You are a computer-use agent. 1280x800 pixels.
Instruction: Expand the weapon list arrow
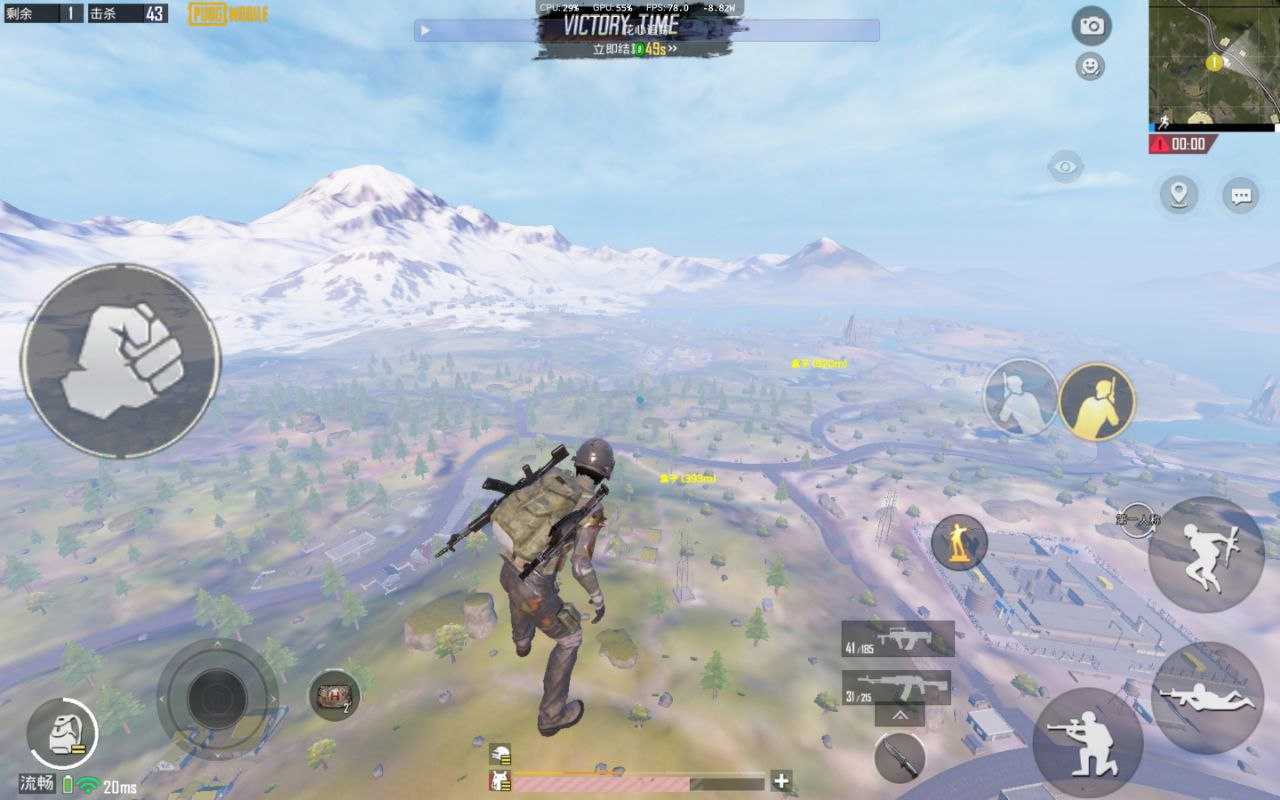click(x=899, y=716)
